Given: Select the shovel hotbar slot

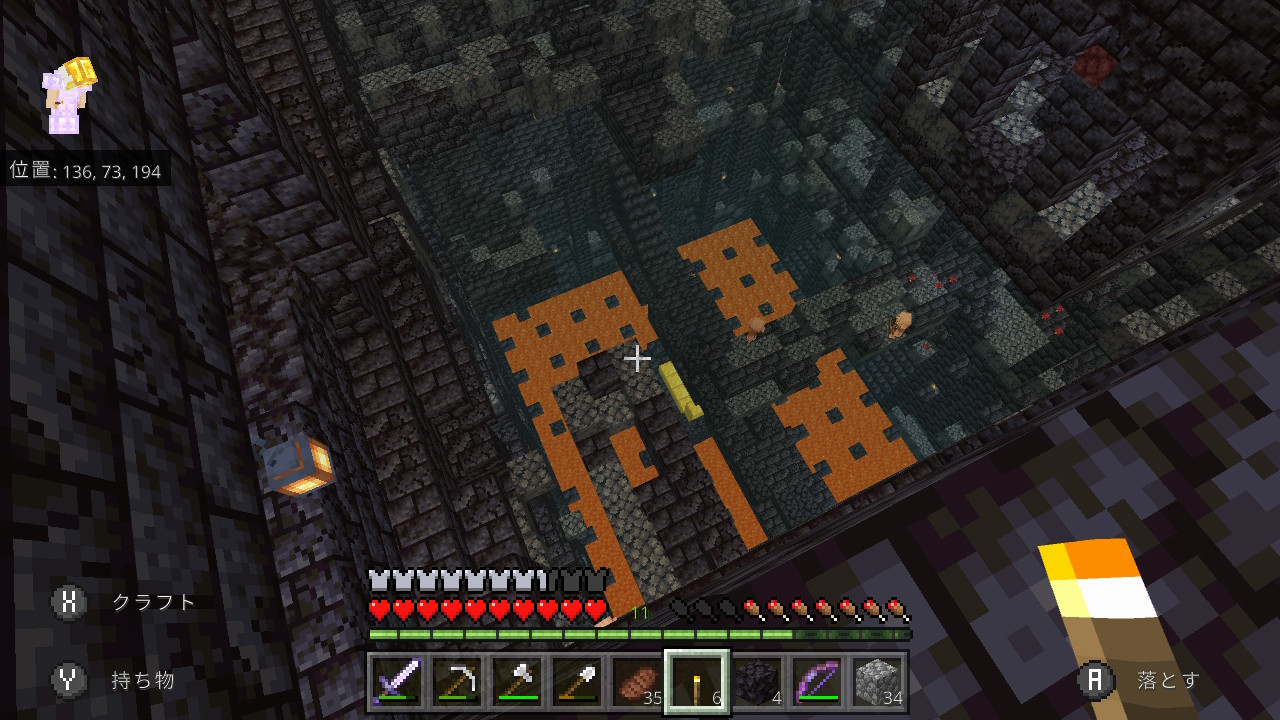Looking at the screenshot, I should (577, 681).
